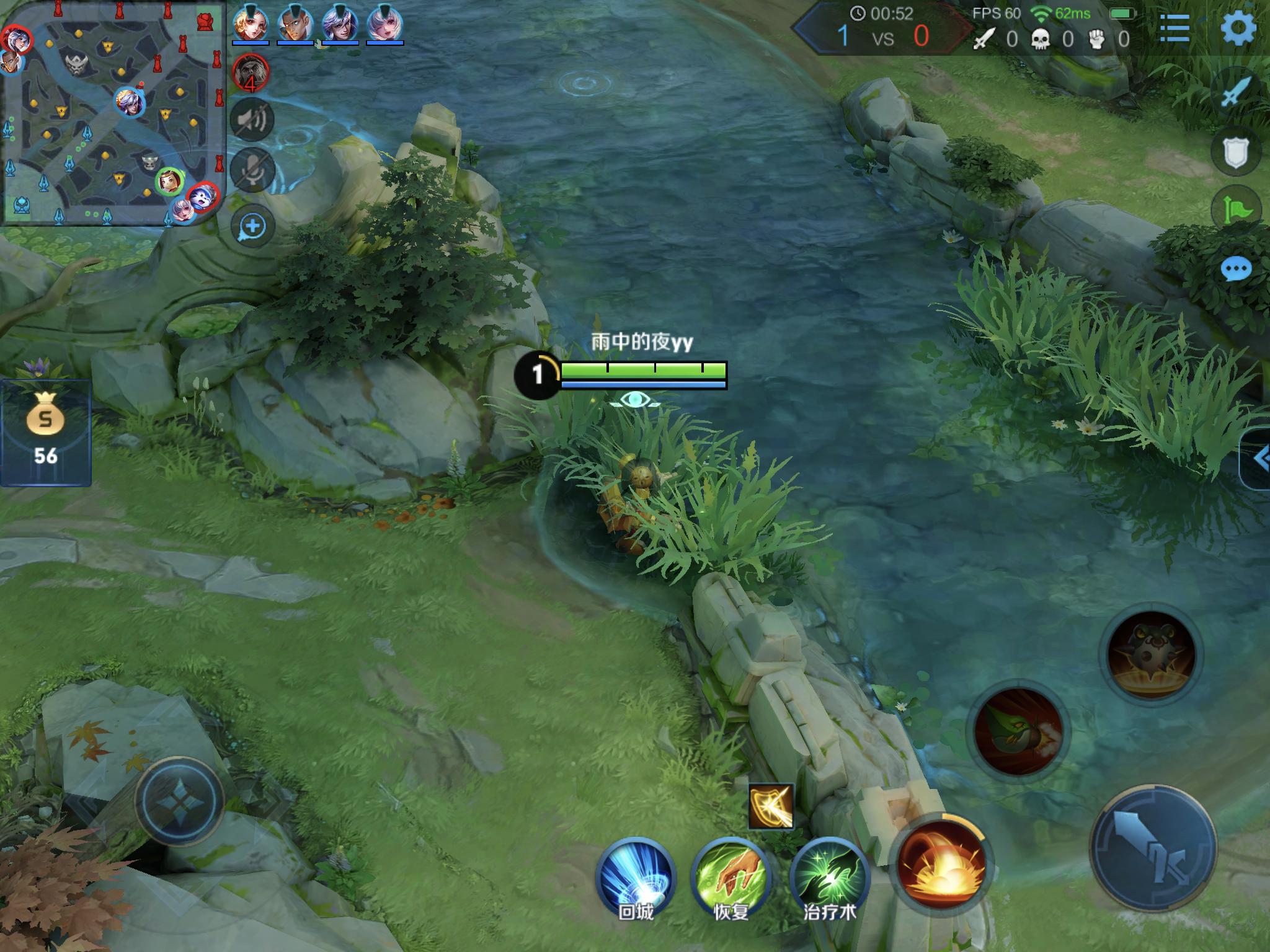Toggle the speaker voice-listen button
1270x952 pixels.
coord(252,119)
